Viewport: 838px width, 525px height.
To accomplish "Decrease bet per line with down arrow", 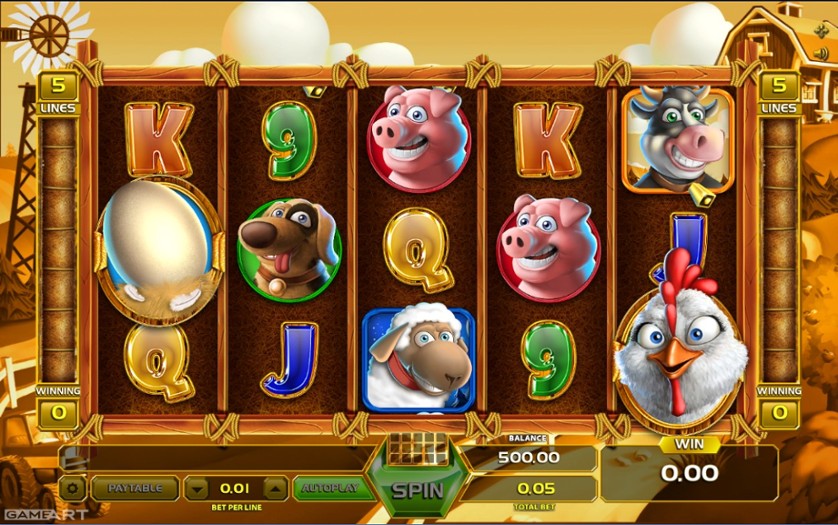I will point(198,488).
